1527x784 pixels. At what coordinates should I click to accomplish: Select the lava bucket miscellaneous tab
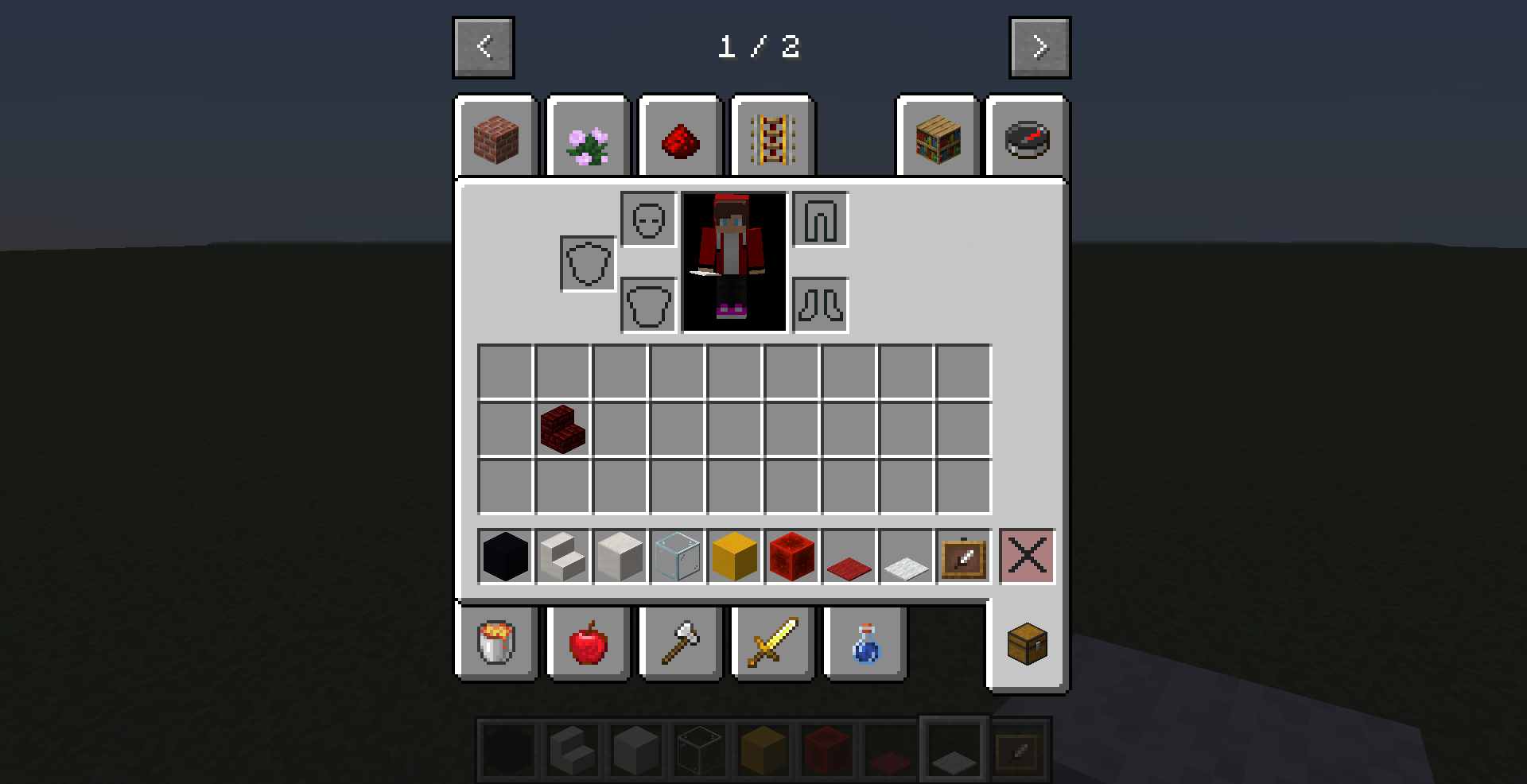495,644
